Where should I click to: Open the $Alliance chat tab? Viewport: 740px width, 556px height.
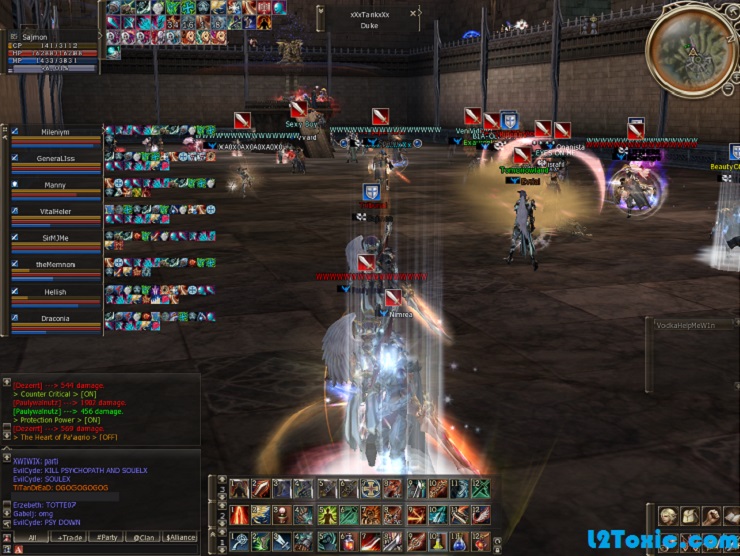(x=180, y=537)
